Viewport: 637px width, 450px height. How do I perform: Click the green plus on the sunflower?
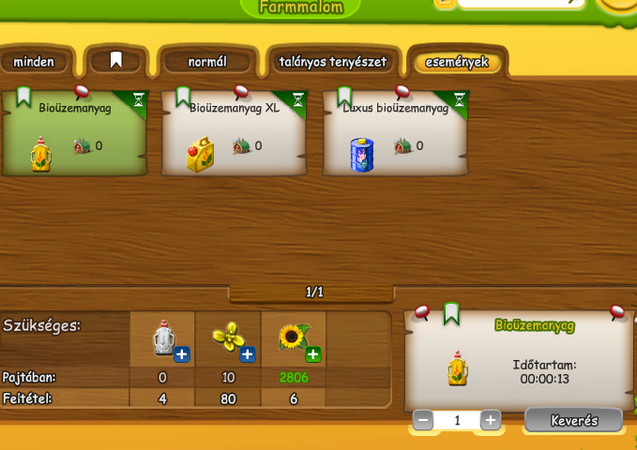(313, 354)
